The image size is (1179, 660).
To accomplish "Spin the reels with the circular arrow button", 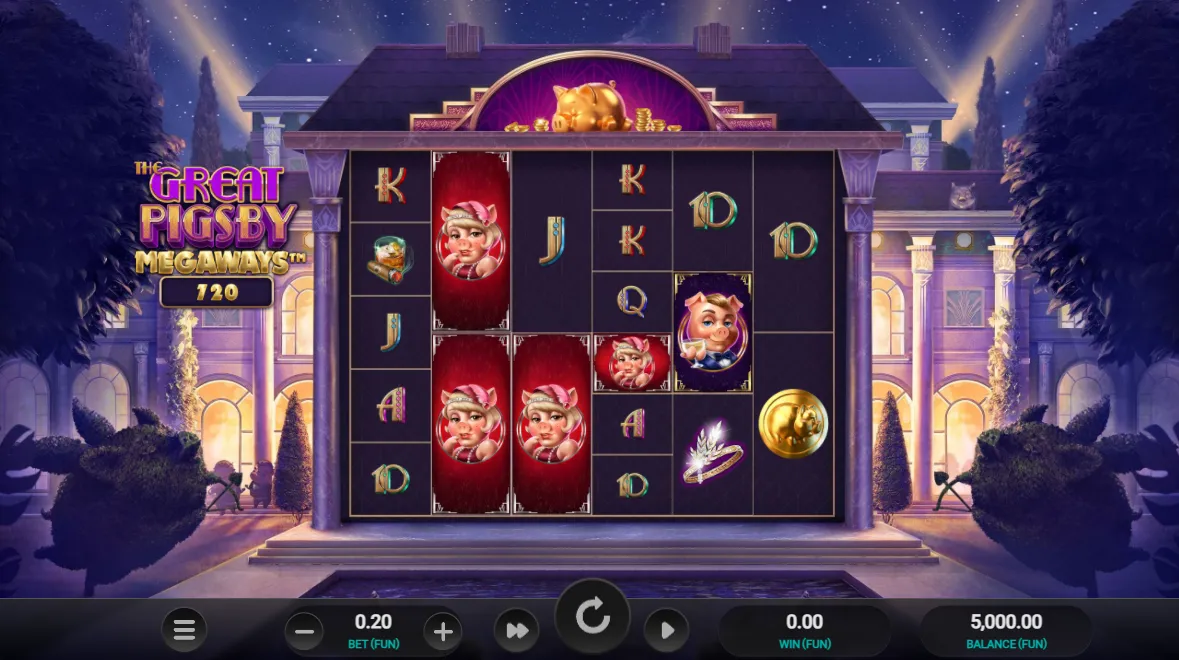I will [592, 617].
